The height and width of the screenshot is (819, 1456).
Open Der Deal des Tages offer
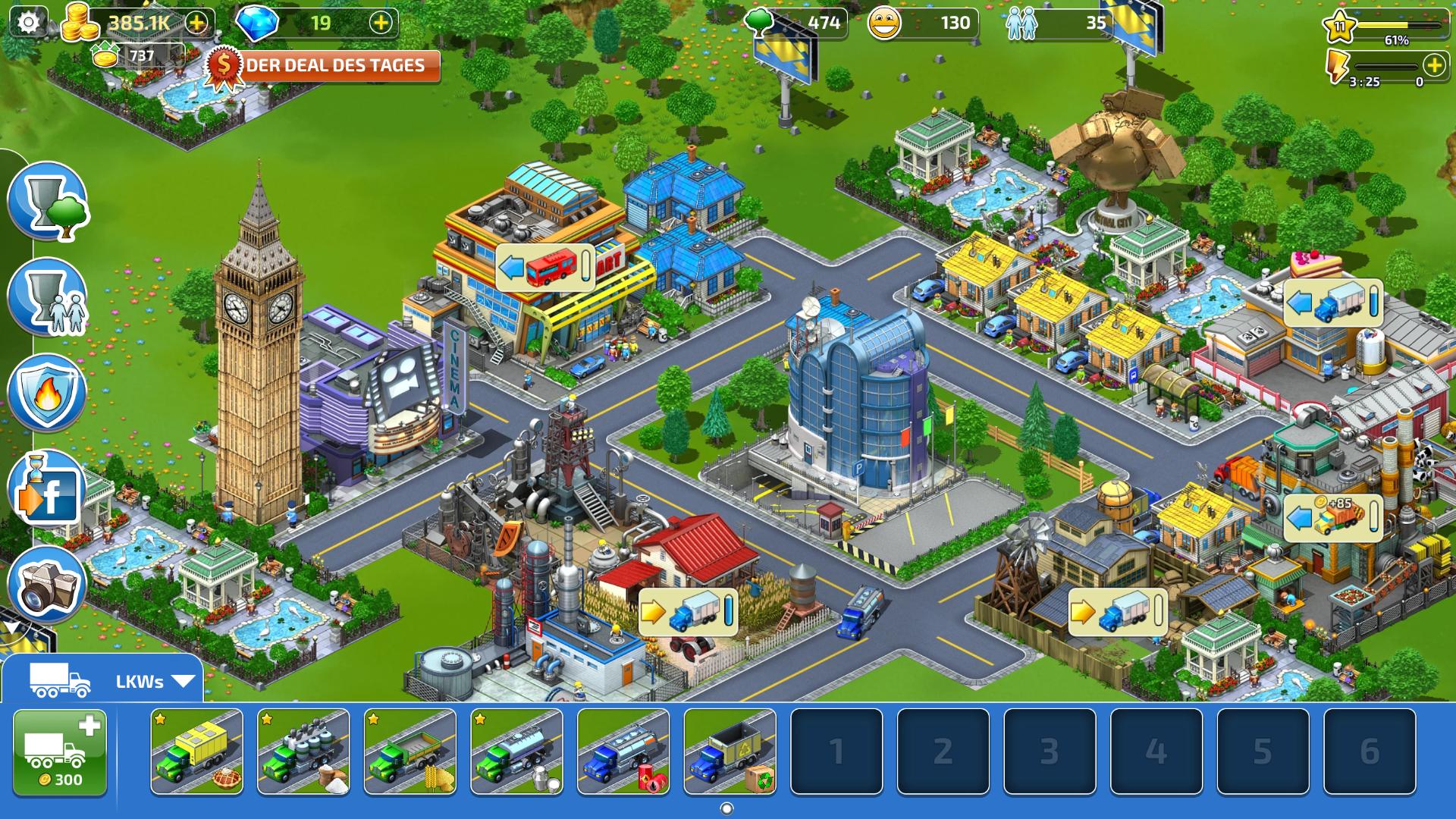point(326,66)
